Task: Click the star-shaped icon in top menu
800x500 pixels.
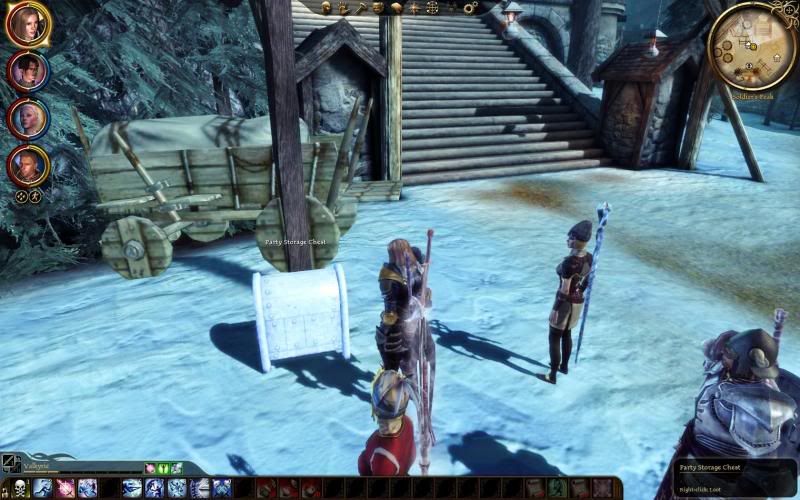Action: click(413, 8)
